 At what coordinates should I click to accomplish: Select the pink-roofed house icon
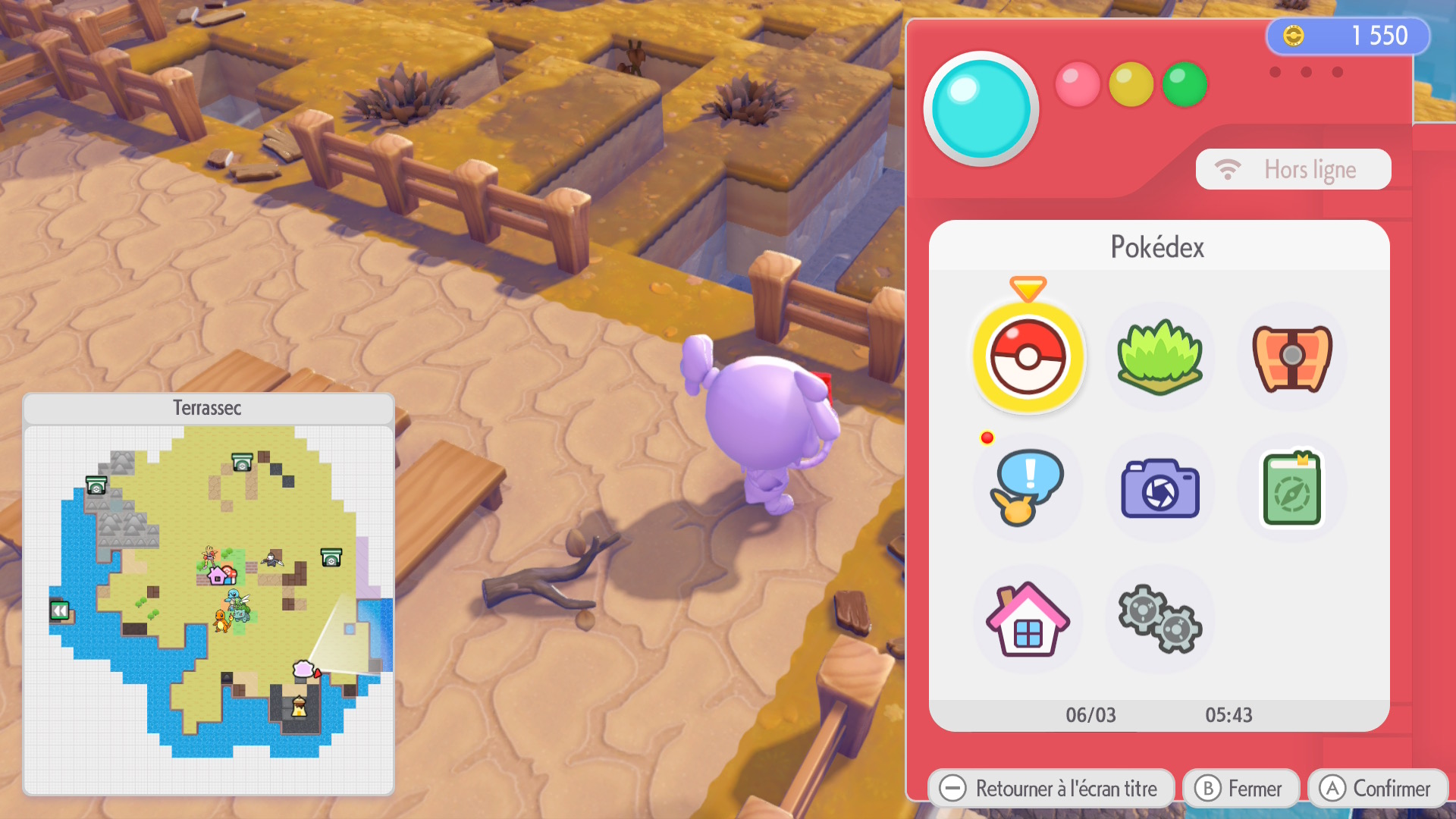pyautogui.click(x=1028, y=620)
